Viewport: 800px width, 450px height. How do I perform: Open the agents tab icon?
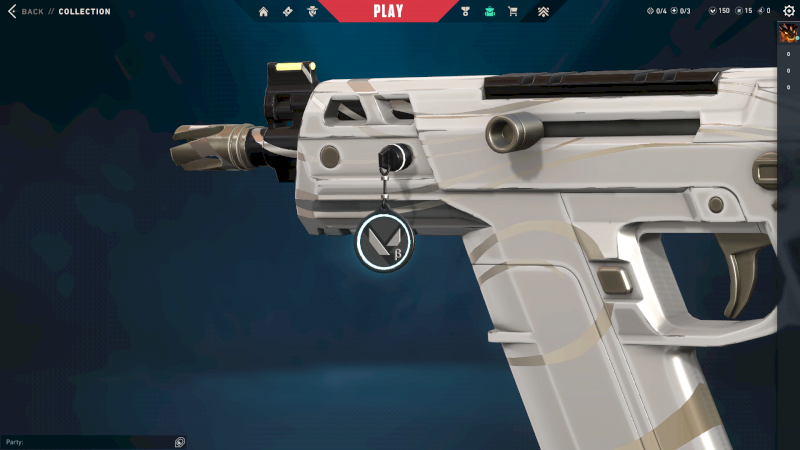(313, 12)
